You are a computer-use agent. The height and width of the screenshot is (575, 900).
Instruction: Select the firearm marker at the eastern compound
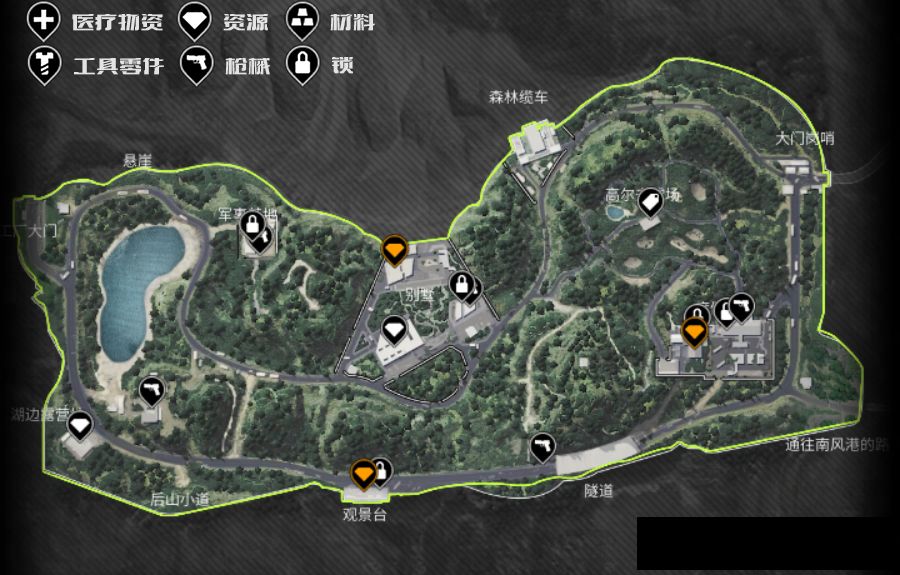[x=741, y=307]
